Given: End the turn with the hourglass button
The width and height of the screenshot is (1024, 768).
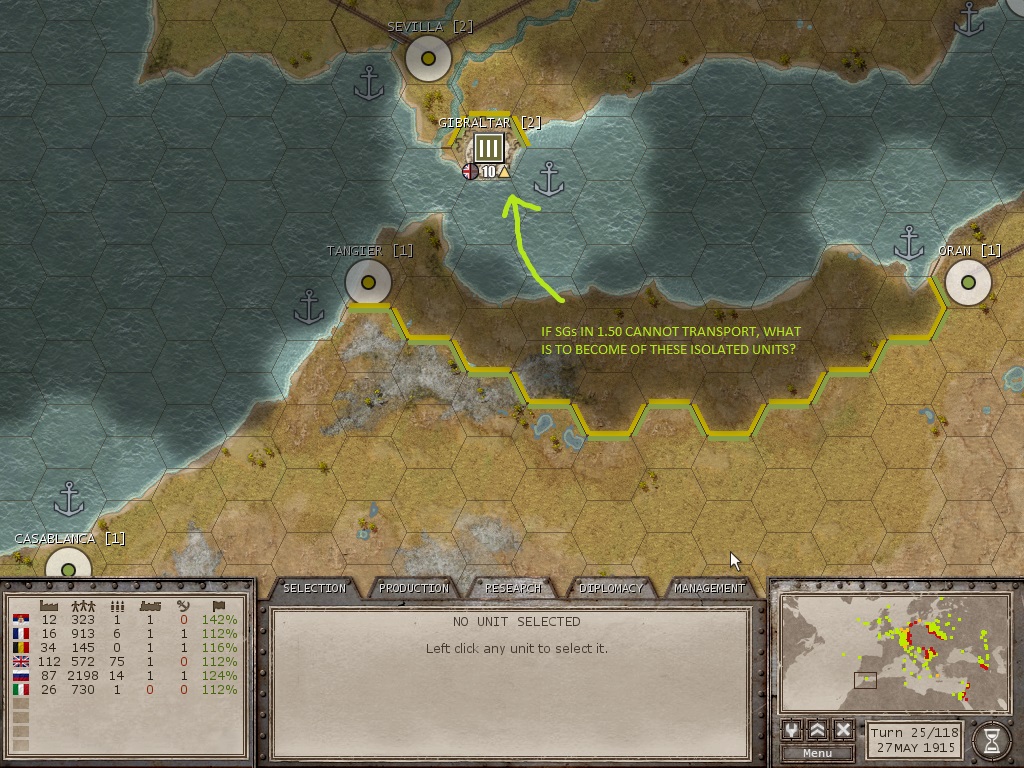Looking at the screenshot, I should click(991, 740).
